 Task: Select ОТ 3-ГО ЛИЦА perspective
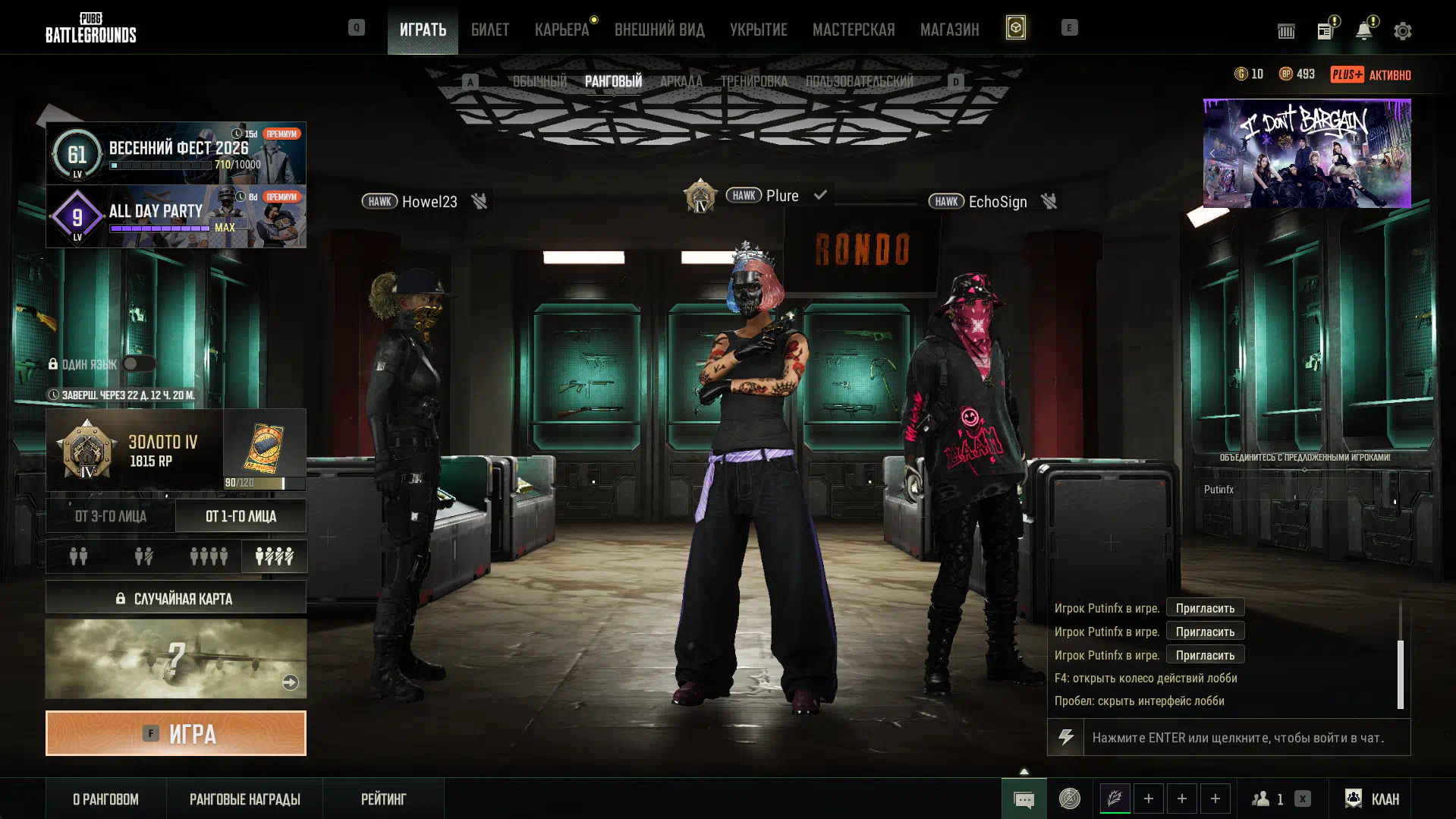click(111, 516)
